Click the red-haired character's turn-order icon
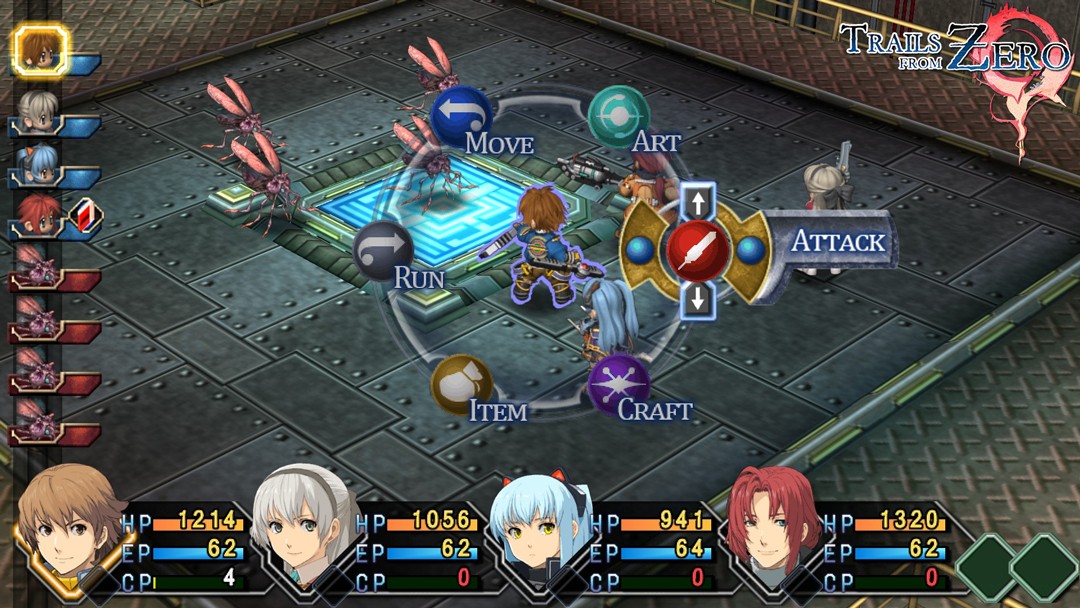This screenshot has height=608, width=1080. pos(38,217)
